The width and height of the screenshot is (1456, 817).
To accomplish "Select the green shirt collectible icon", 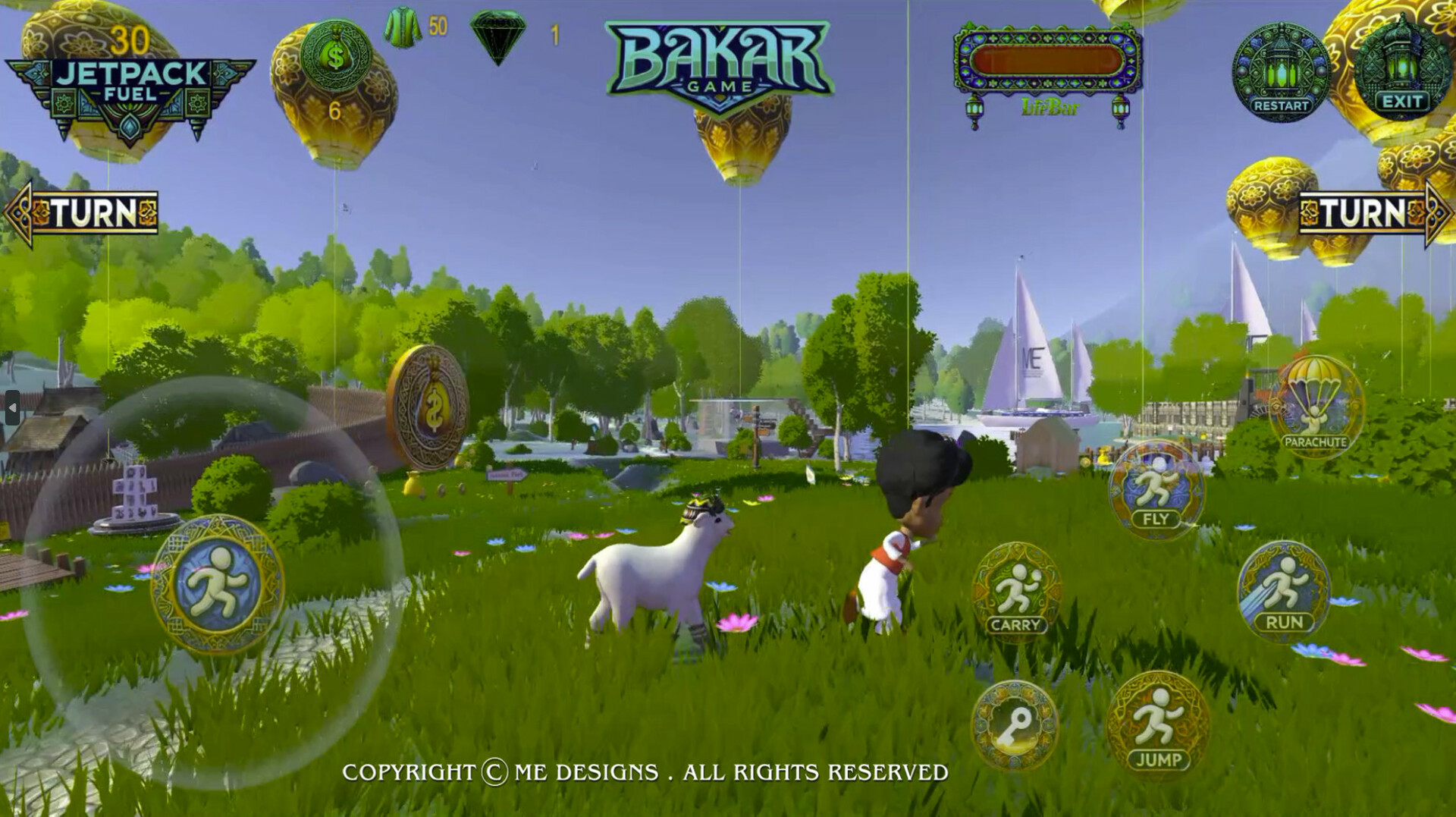I will pyautogui.click(x=402, y=27).
